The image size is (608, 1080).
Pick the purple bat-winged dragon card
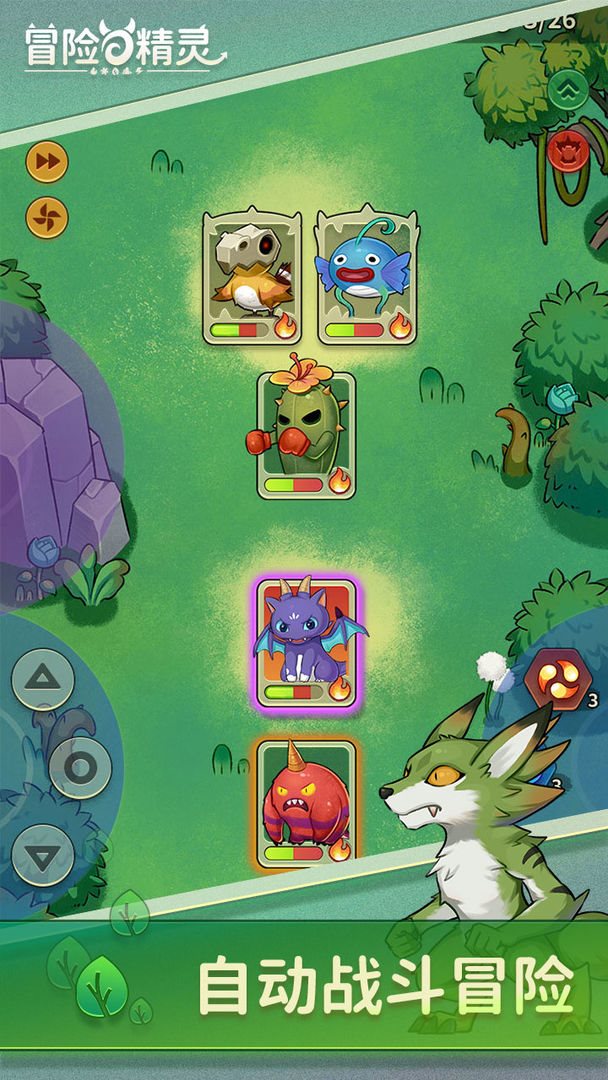point(305,642)
